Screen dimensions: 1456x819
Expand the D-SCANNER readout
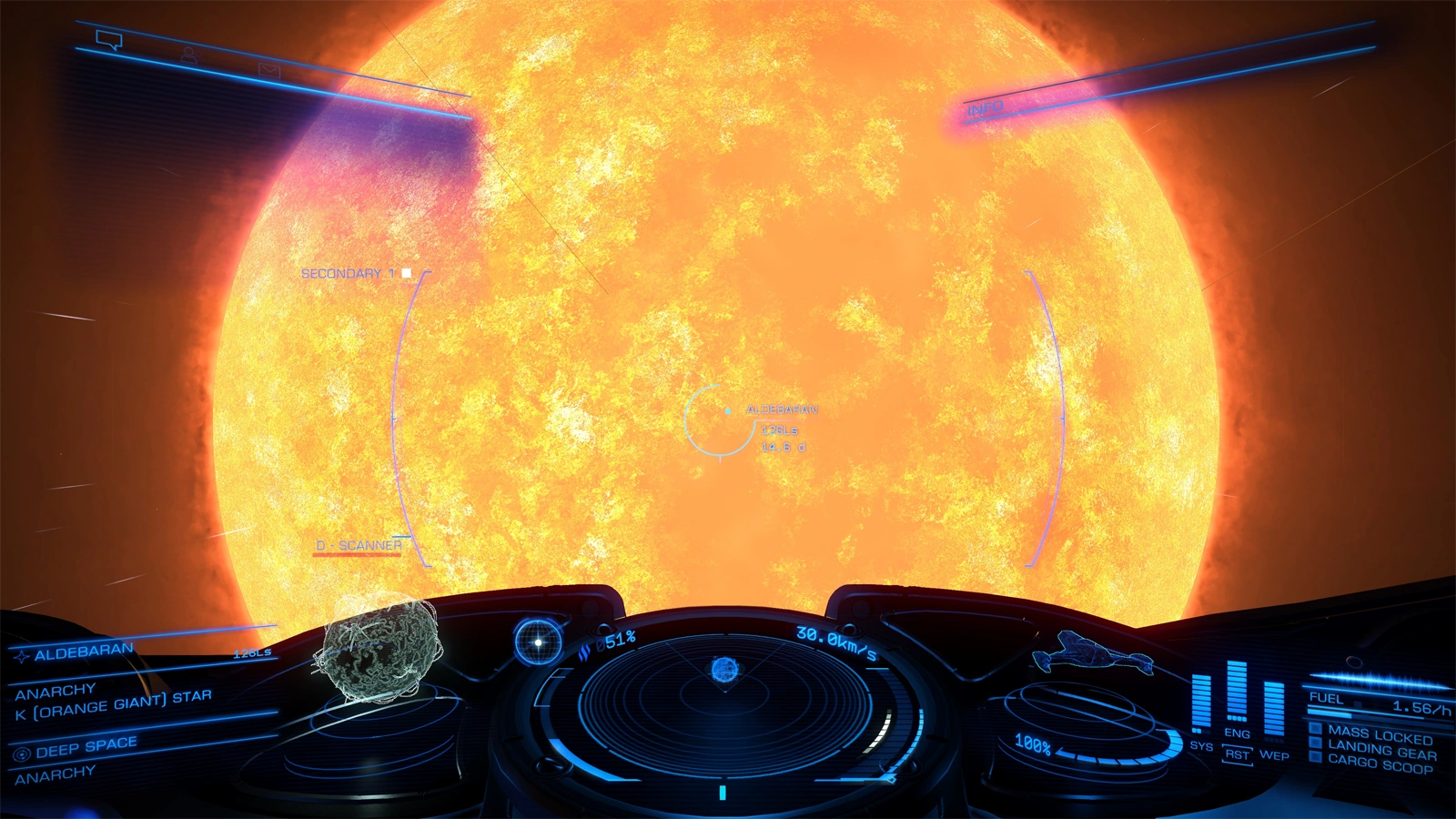point(358,543)
